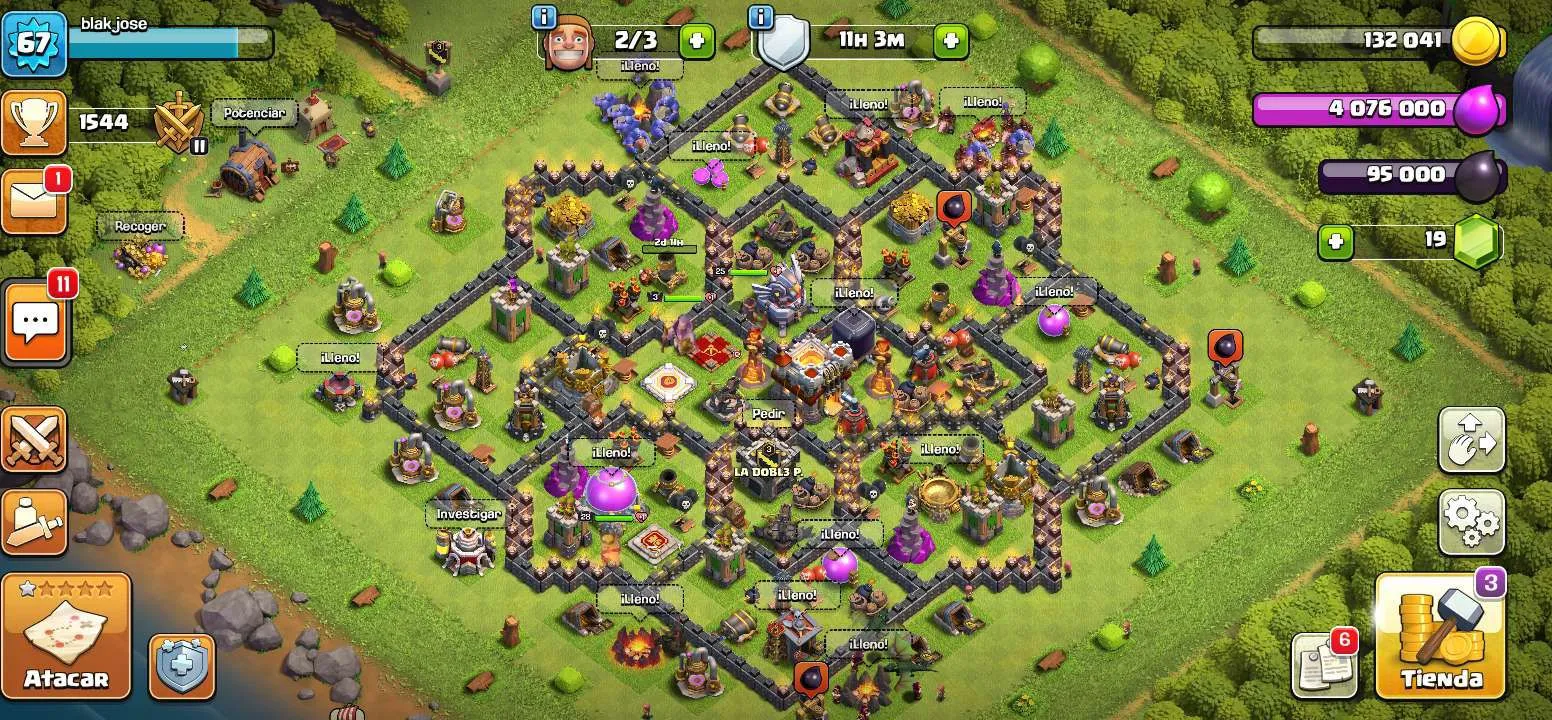Screen dimensions: 1552x720
Task: Open the chat speech-bubble panel
Action: 35,322
